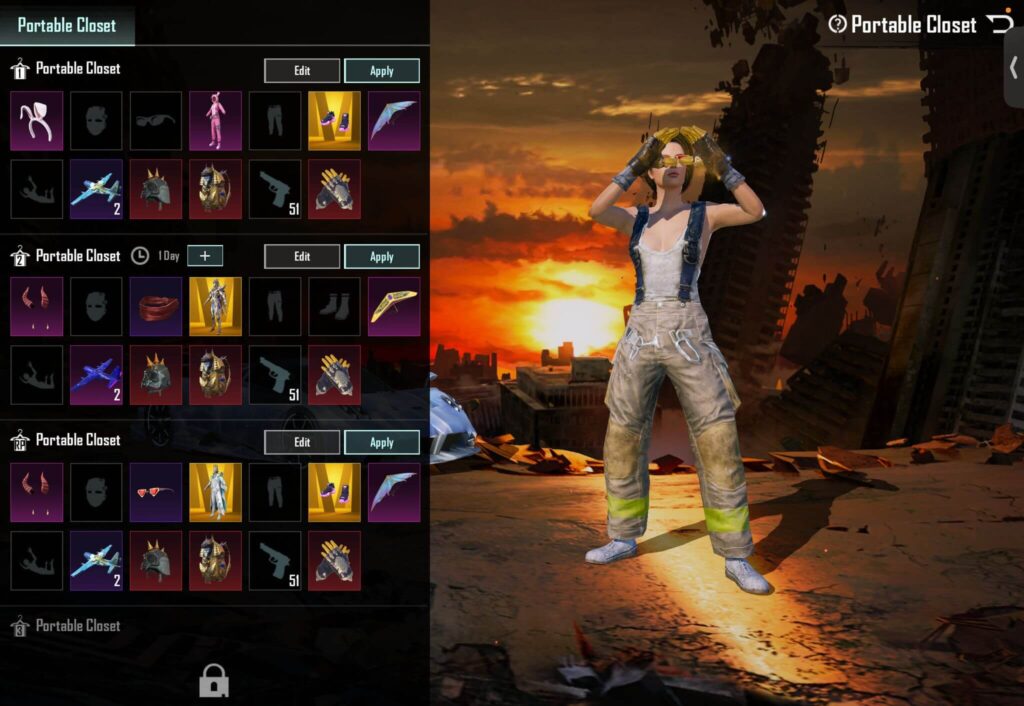Select the yellow boomerang glider slot
1024x706 pixels.
(x=394, y=307)
